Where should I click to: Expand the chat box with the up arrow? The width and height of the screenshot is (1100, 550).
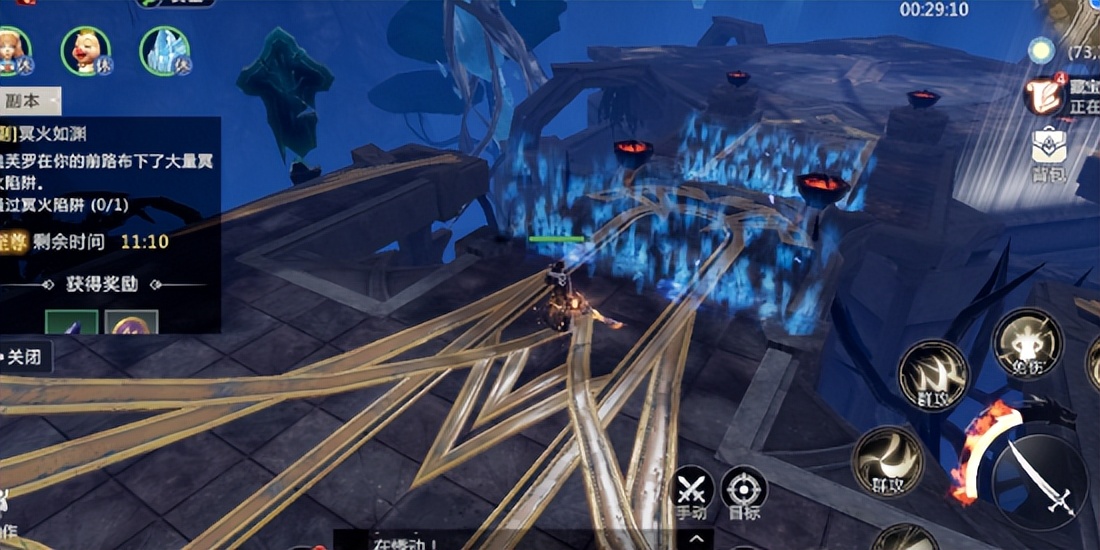pos(697,540)
